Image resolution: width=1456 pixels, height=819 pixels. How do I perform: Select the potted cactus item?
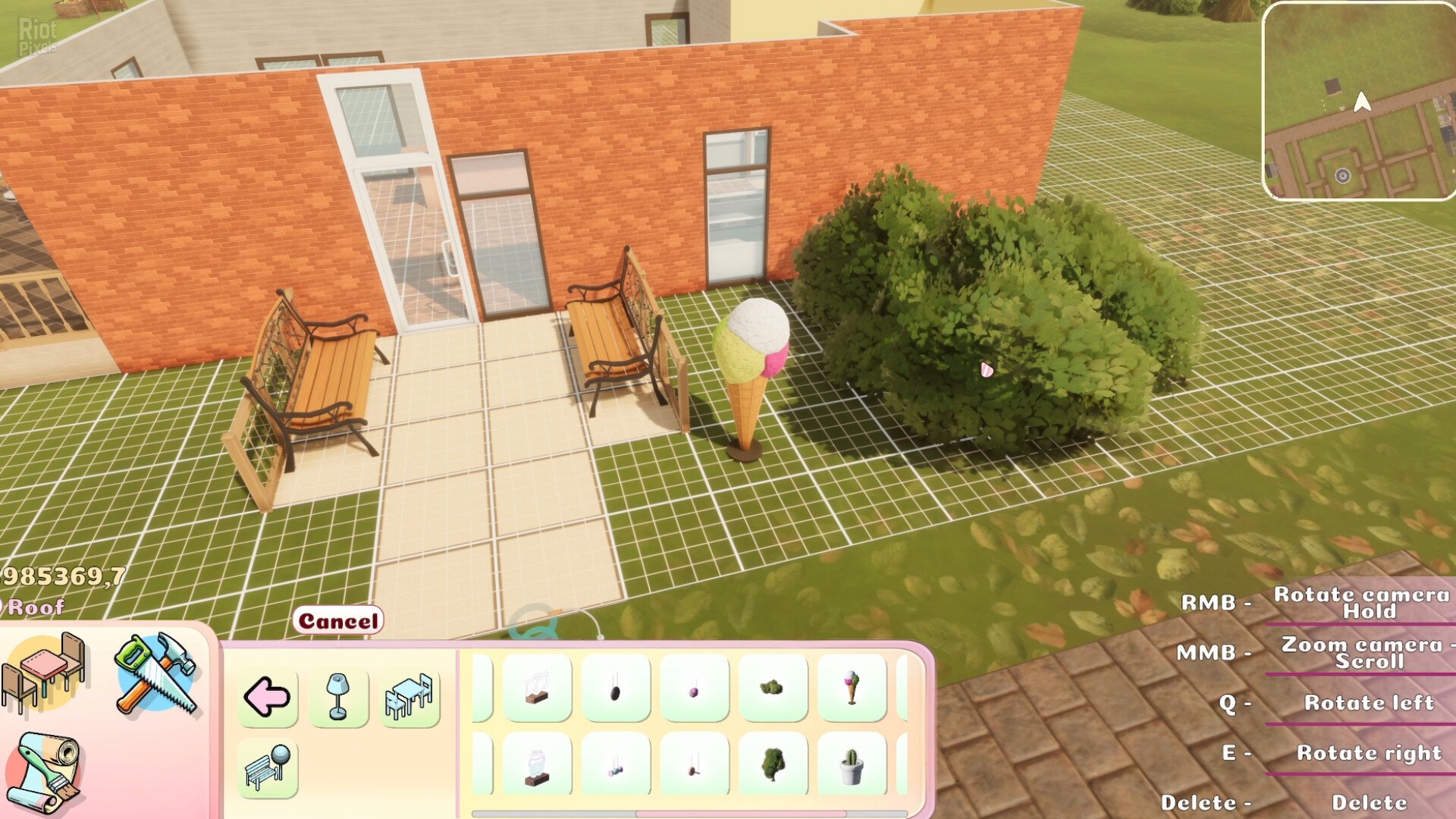point(852,766)
